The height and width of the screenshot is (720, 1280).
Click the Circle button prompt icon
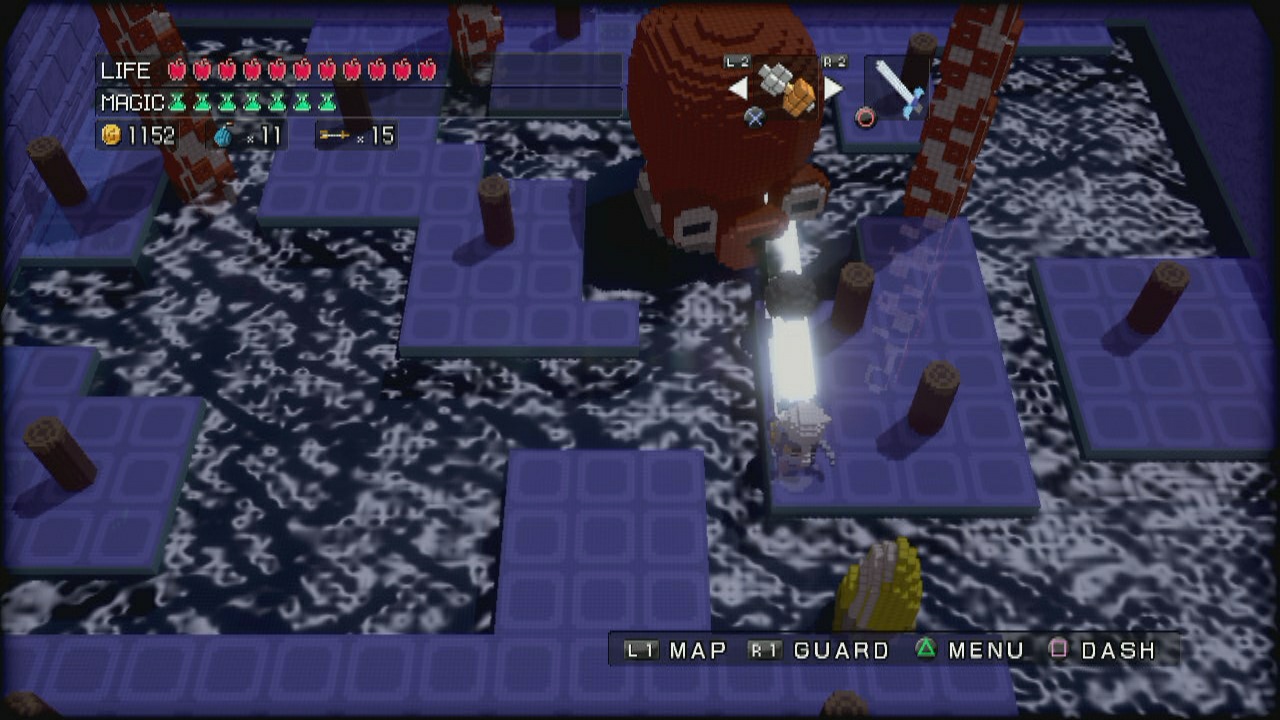[x=864, y=116]
